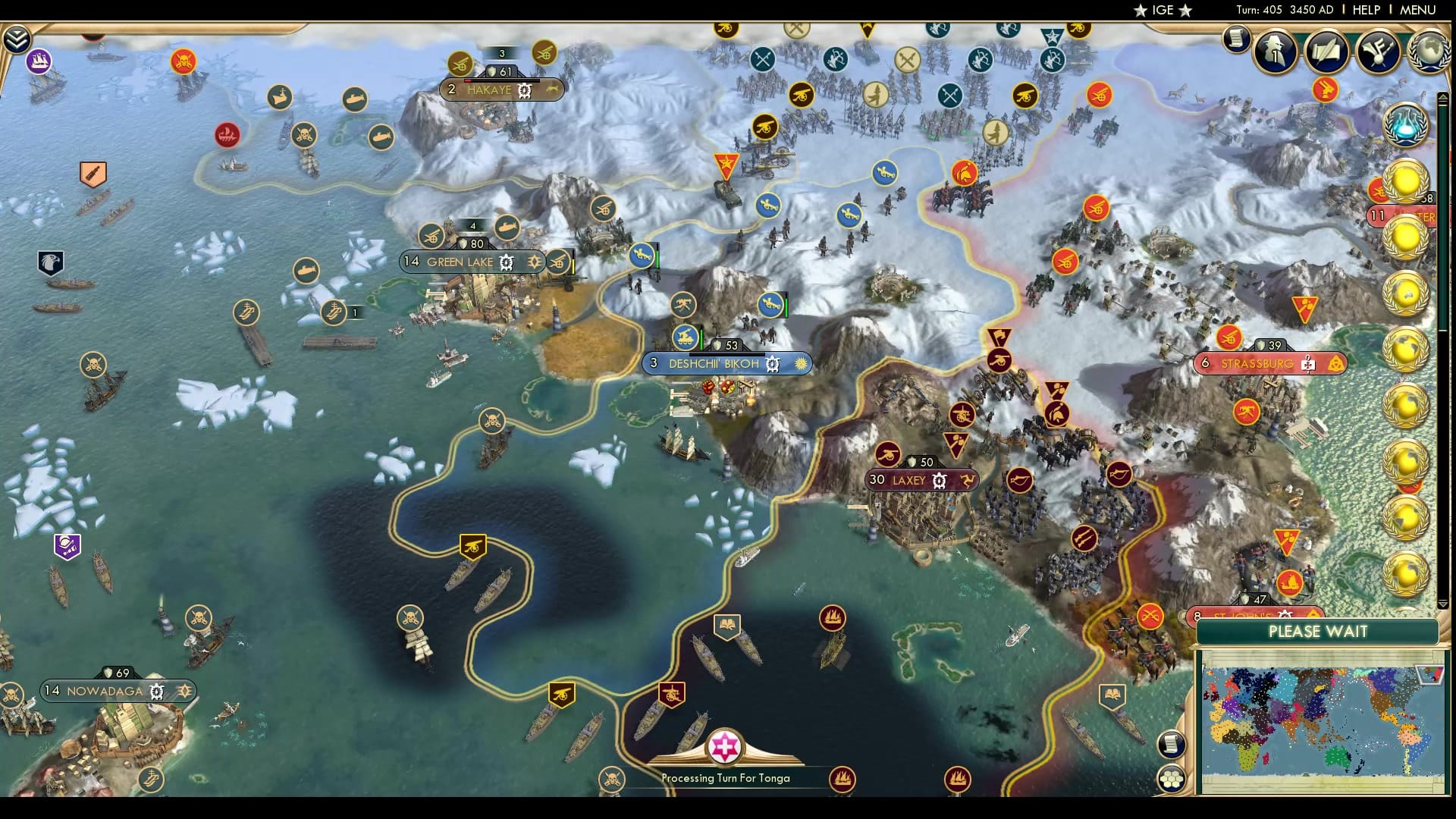Toggle strategic view with the hex icon near minimap
The width and height of the screenshot is (1456, 819).
click(x=1172, y=780)
